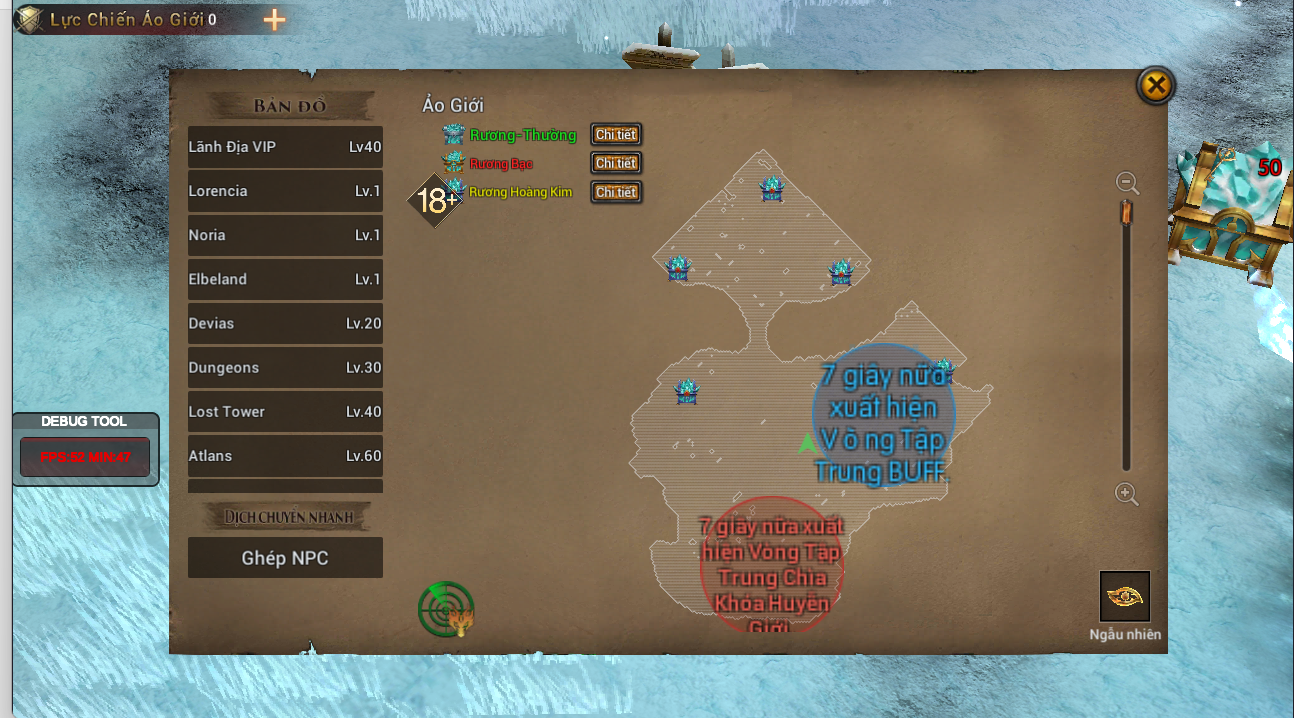Add Lực Chiến Ảo Giới with plus button
This screenshot has width=1294, height=718.
pos(274,20)
